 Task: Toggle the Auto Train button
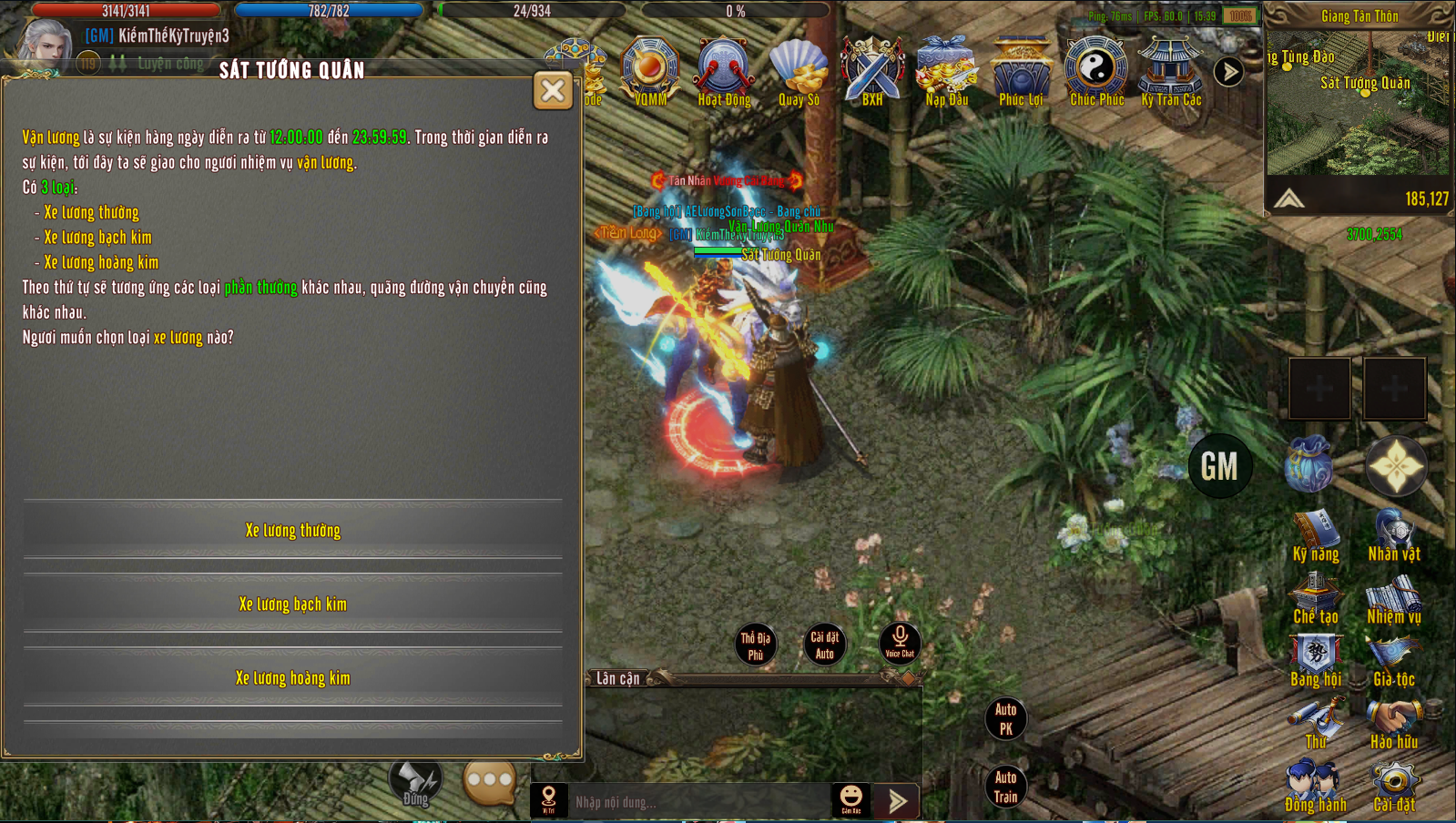(1005, 787)
